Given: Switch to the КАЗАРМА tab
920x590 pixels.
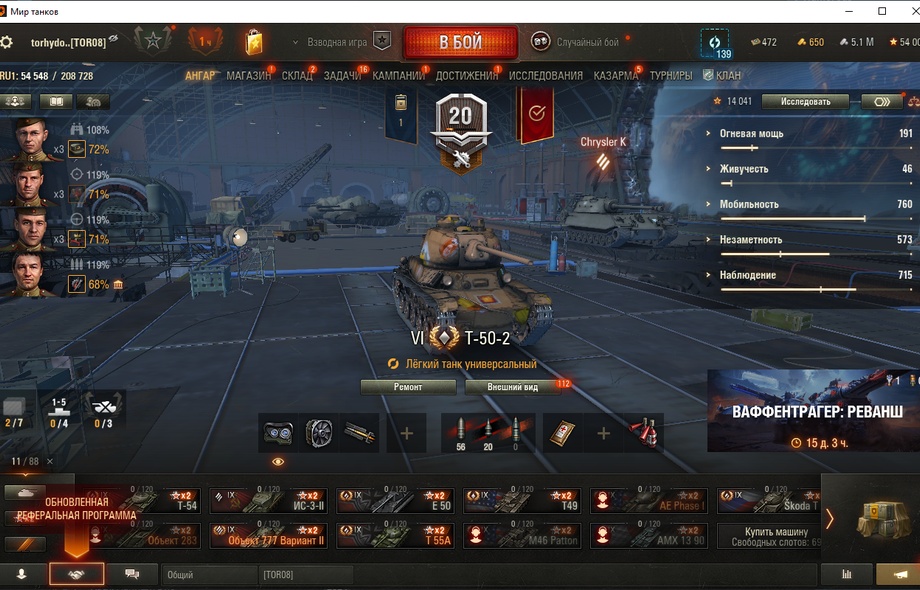Looking at the screenshot, I should tap(615, 75).
